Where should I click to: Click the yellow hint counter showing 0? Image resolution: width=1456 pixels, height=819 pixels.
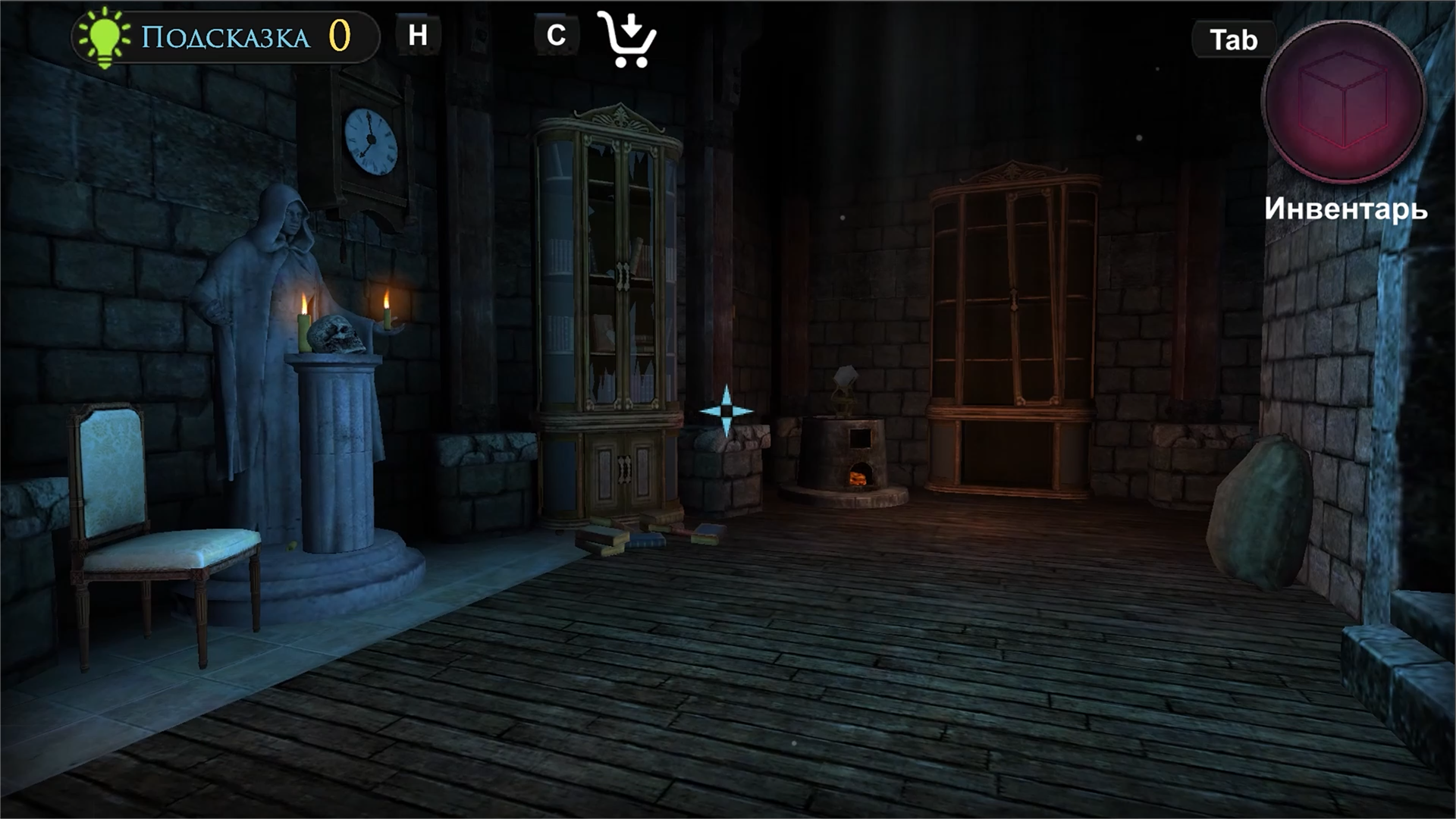tap(339, 33)
